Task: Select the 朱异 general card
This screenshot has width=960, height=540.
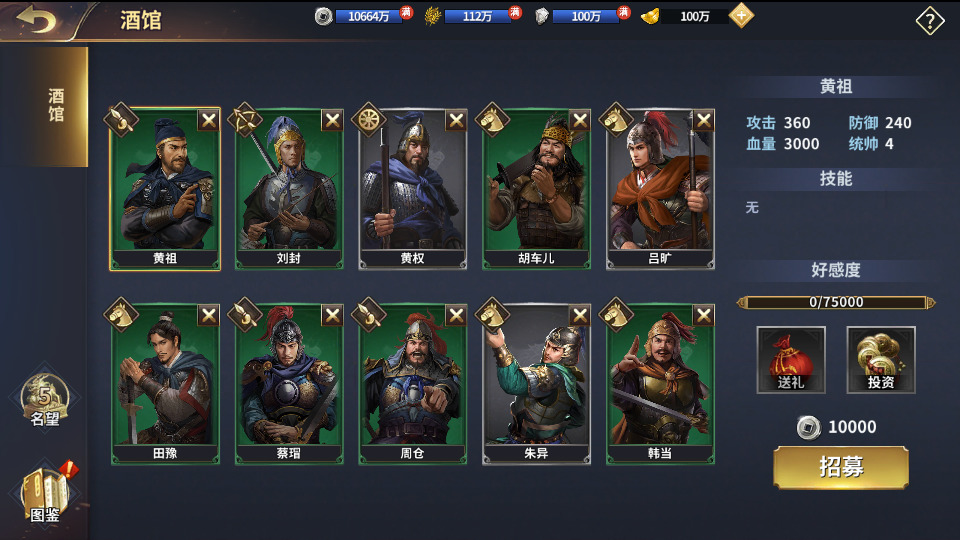Action: pos(537,385)
